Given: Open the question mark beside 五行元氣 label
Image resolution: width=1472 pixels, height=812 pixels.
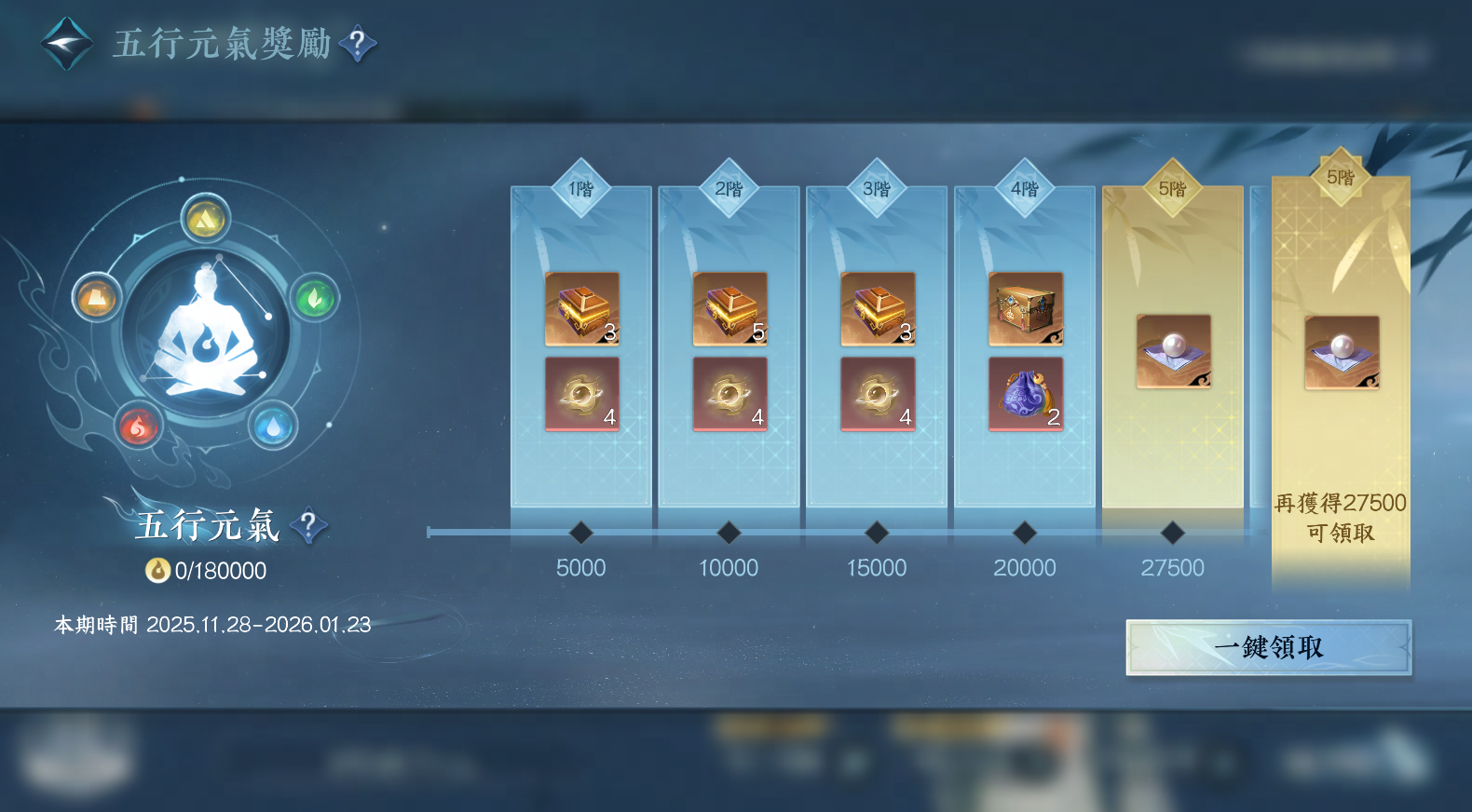Looking at the screenshot, I should click(x=308, y=525).
